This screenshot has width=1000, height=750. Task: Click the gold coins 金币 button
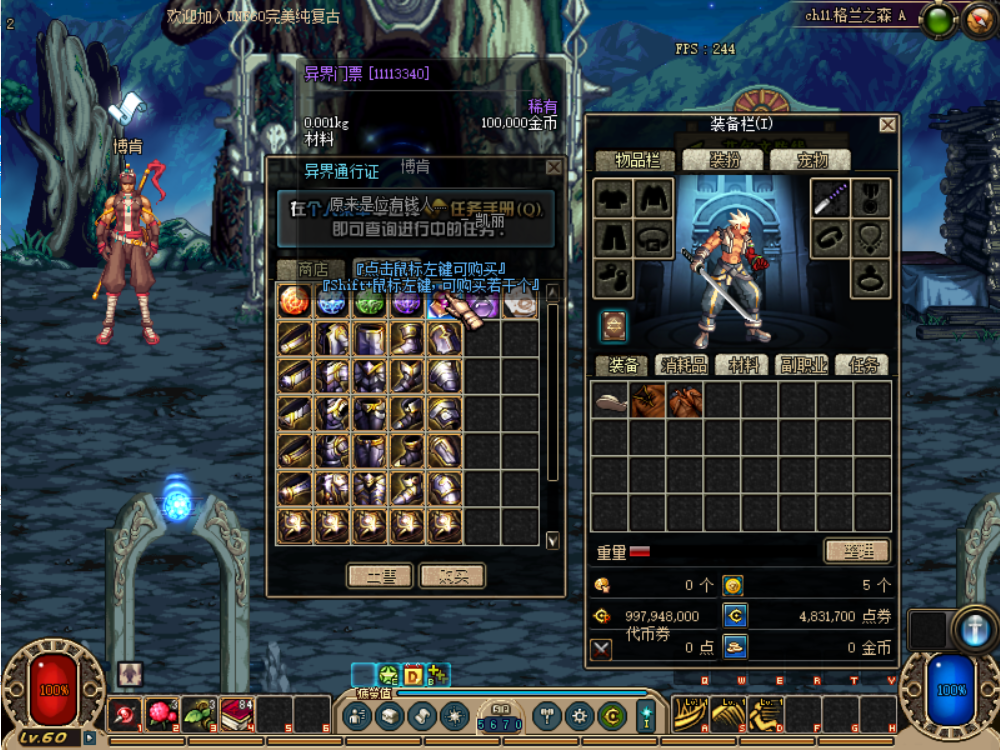735,647
